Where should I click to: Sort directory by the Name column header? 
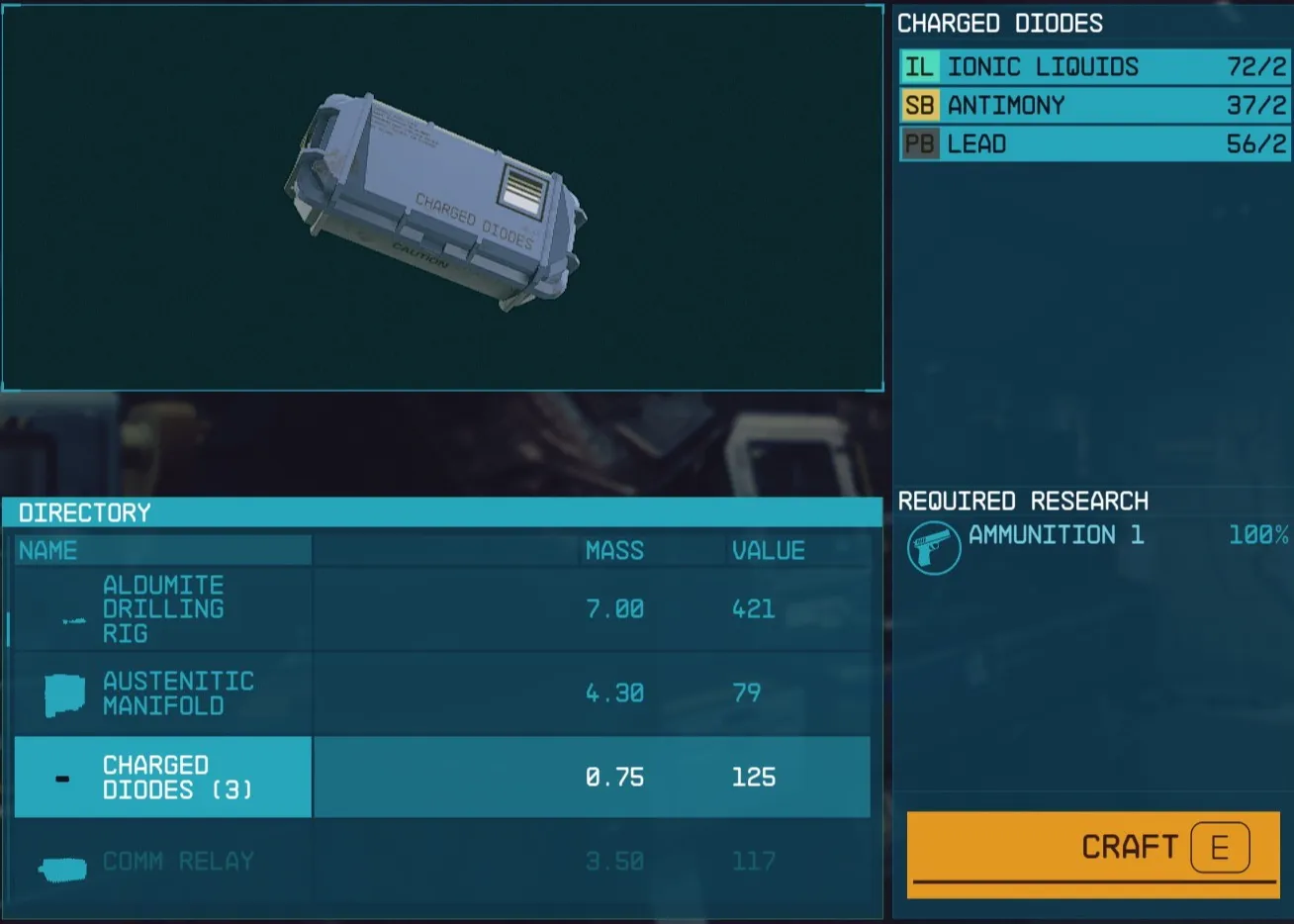coord(48,551)
